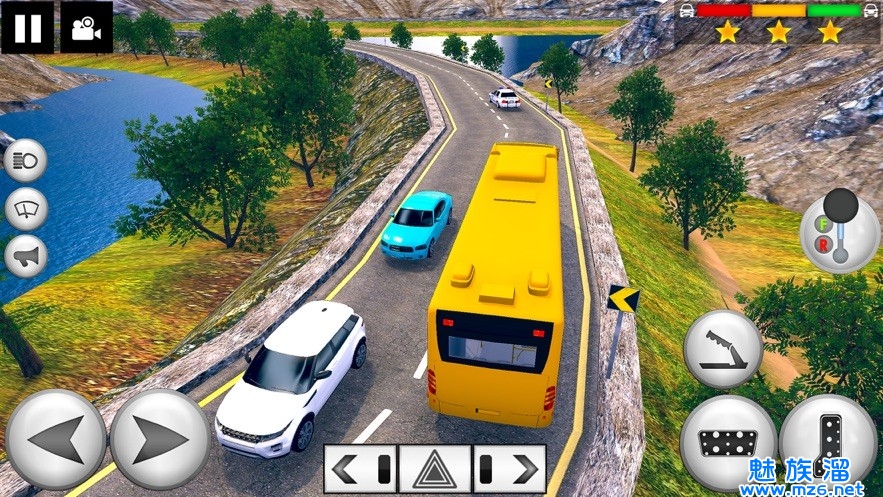Steer right with the right arrow button
Image resolution: width=883 pixels, height=497 pixels.
click(x=160, y=439)
